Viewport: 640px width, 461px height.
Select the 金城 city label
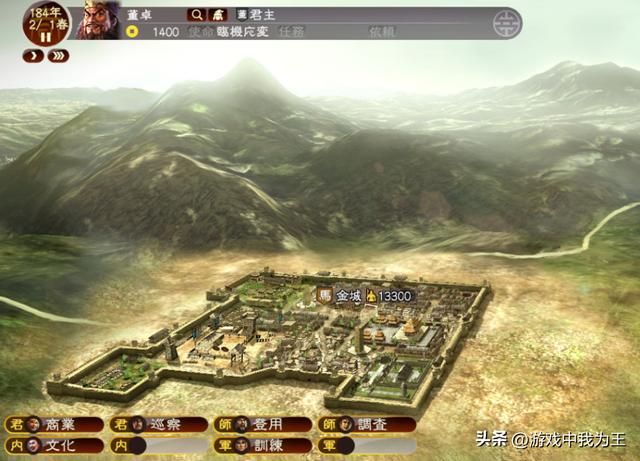pyautogui.click(x=348, y=296)
